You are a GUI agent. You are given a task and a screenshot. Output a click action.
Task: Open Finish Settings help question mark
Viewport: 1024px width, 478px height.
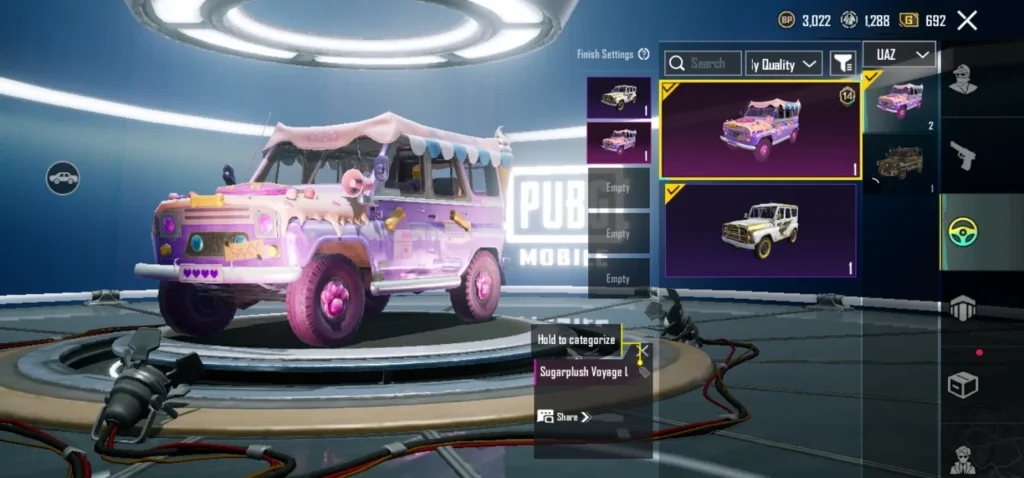click(x=644, y=54)
